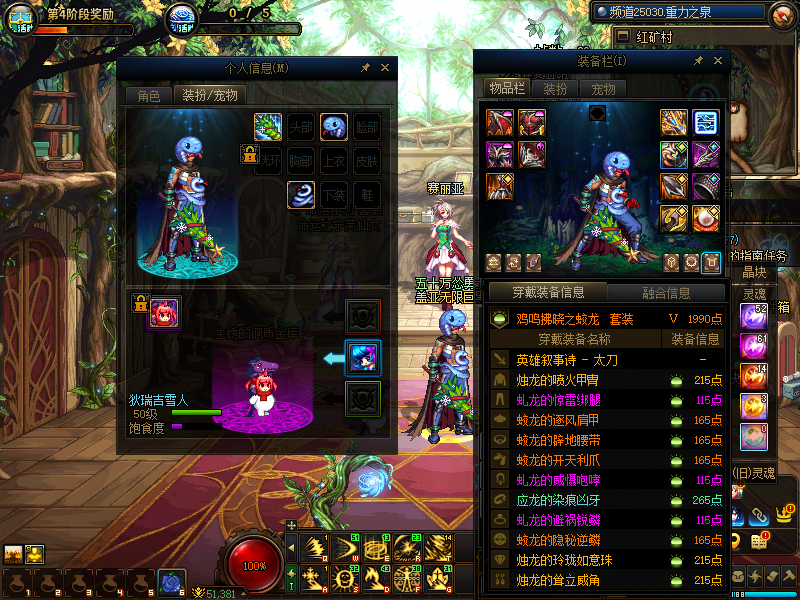800x600 pixels.
Task: Select the Christmas tree weapon avatar slot
Action: point(268,127)
